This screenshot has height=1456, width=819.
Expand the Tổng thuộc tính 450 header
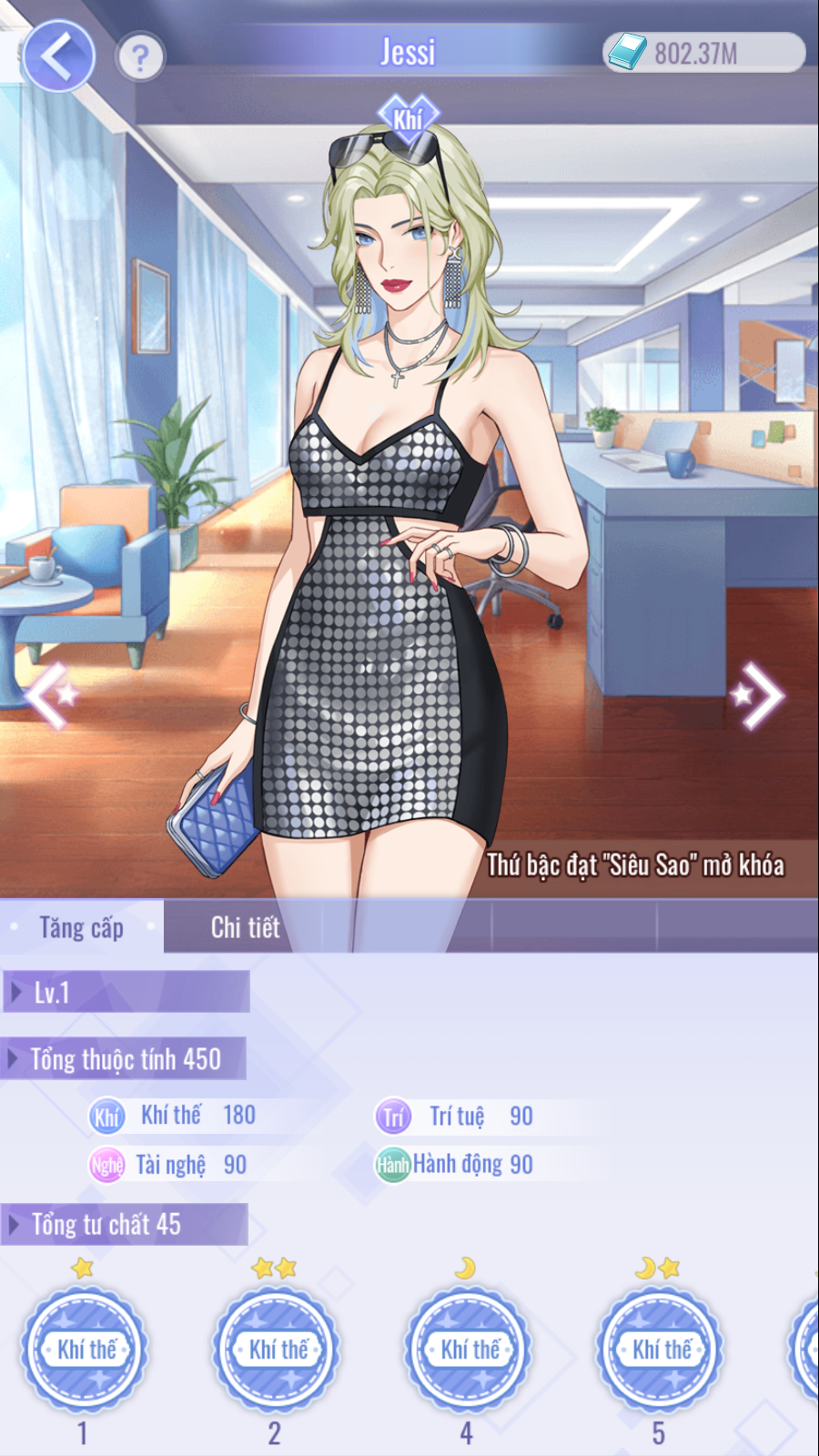(x=124, y=1059)
